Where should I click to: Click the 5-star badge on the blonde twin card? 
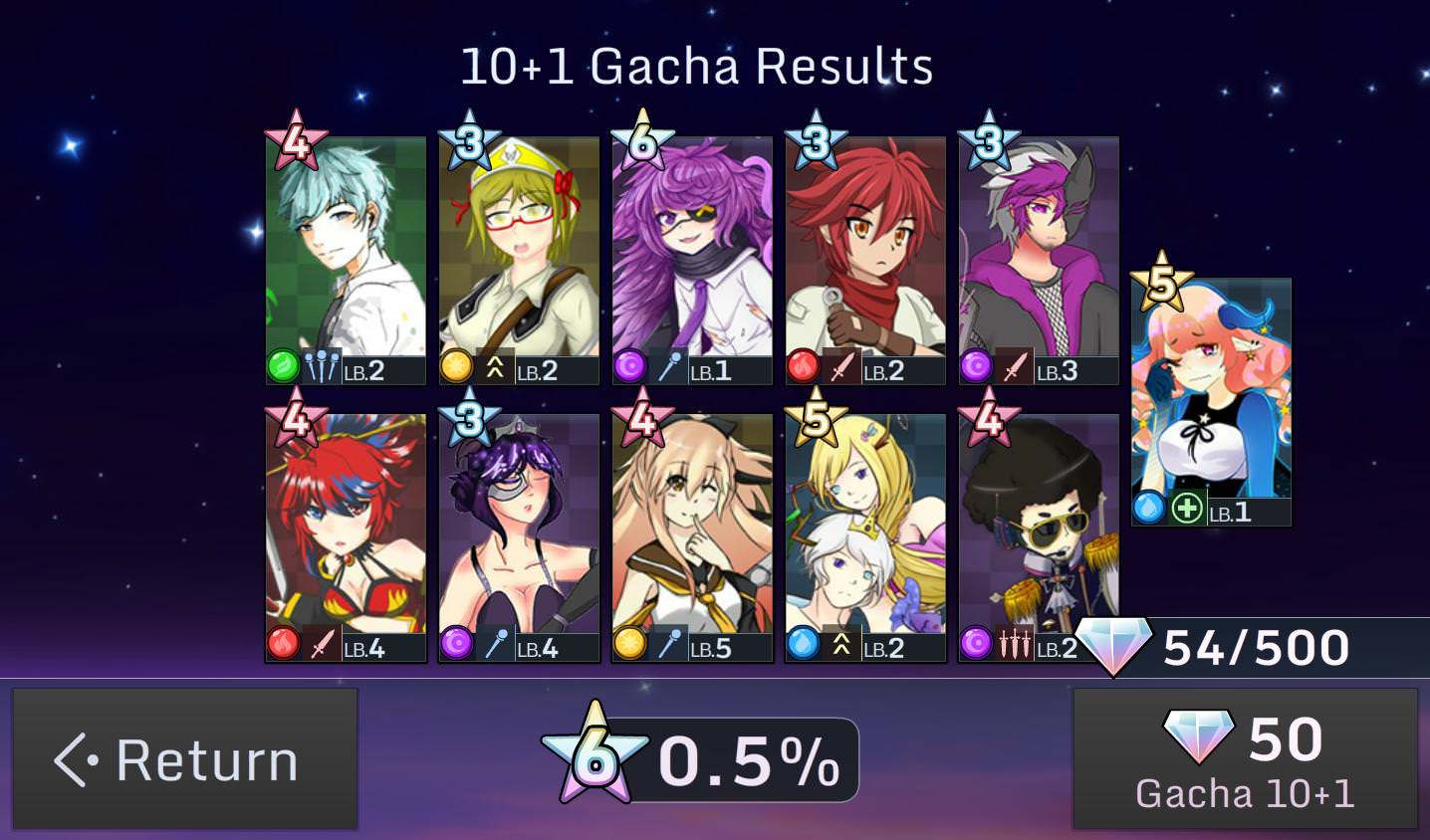pyautogui.click(x=817, y=422)
